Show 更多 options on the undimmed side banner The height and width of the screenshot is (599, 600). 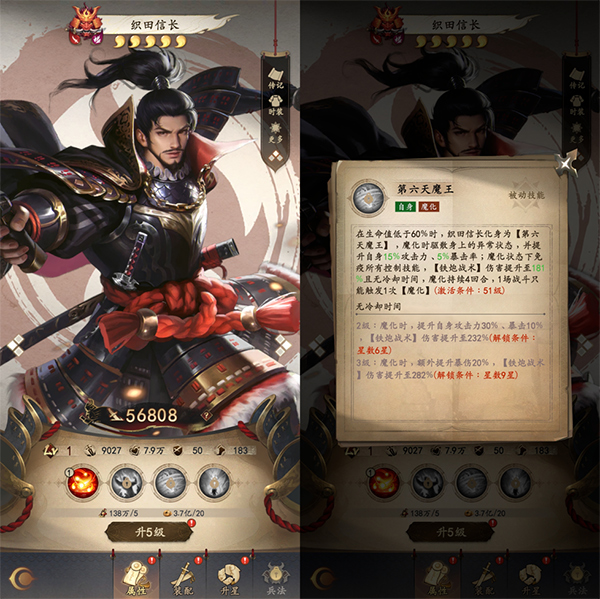(x=277, y=128)
